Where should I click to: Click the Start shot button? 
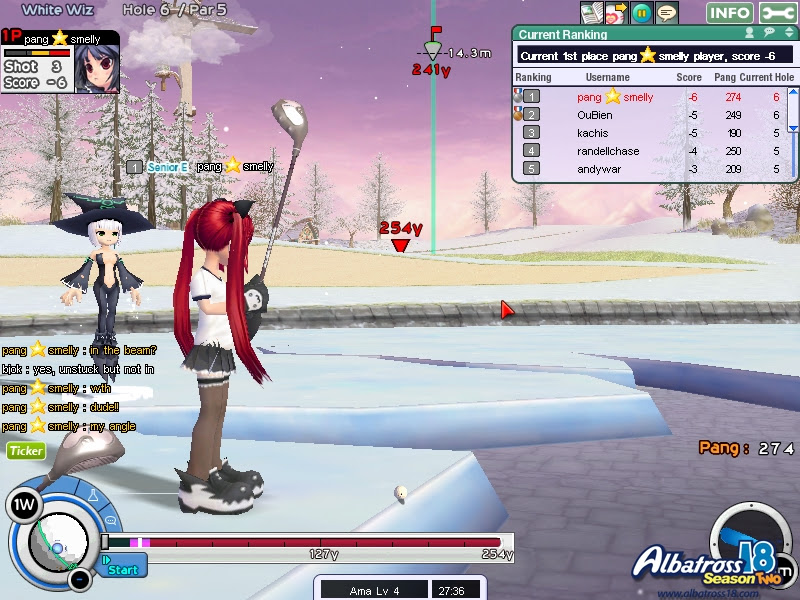coord(123,569)
